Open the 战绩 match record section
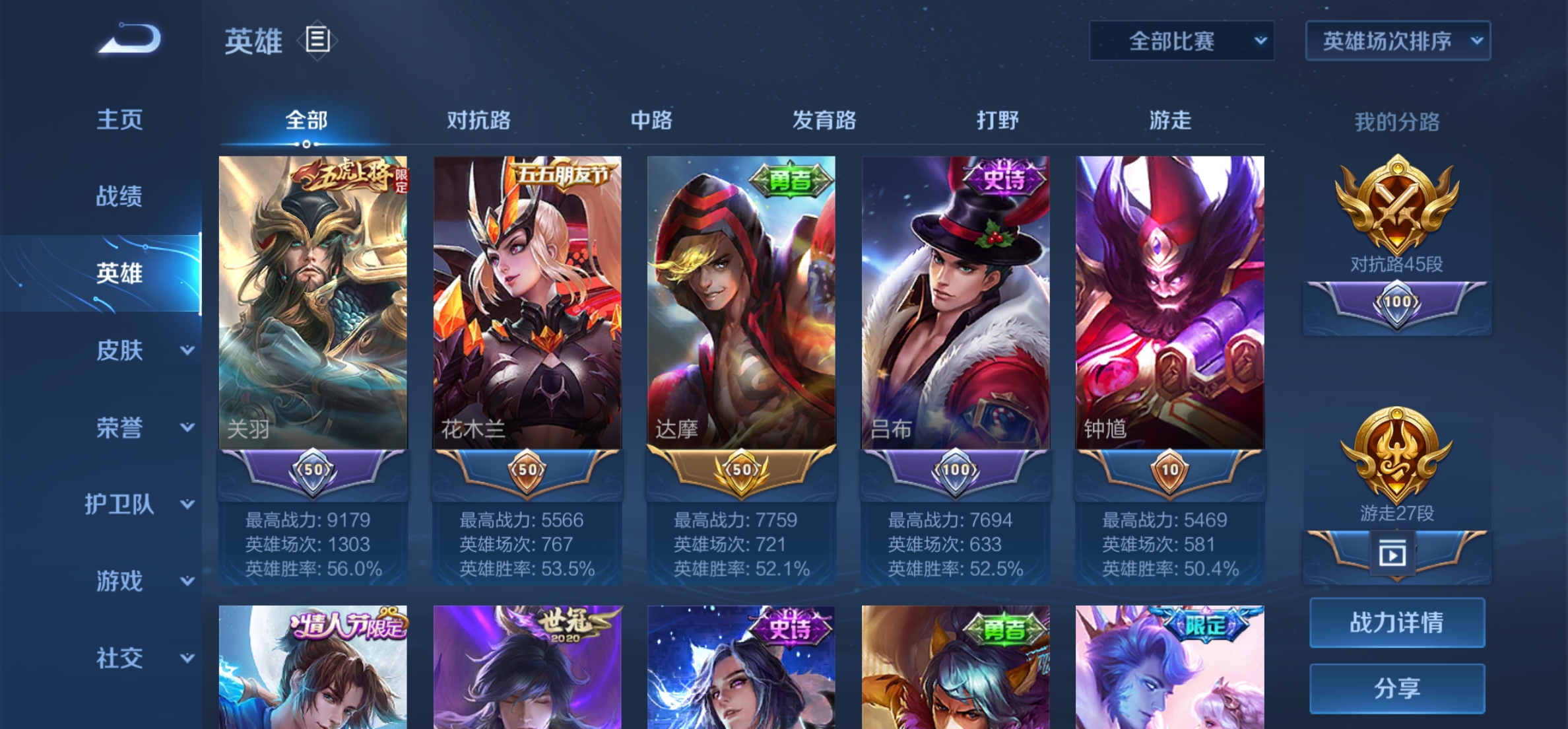This screenshot has height=729, width=1568. coord(119,196)
